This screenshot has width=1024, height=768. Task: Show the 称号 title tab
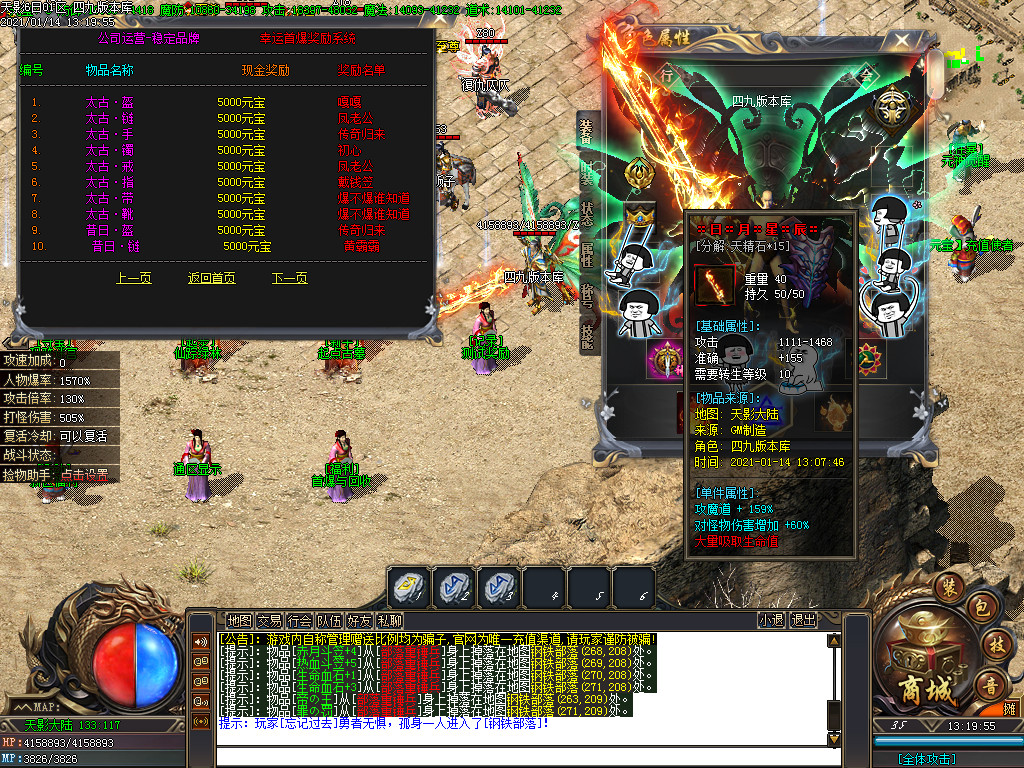587,294
